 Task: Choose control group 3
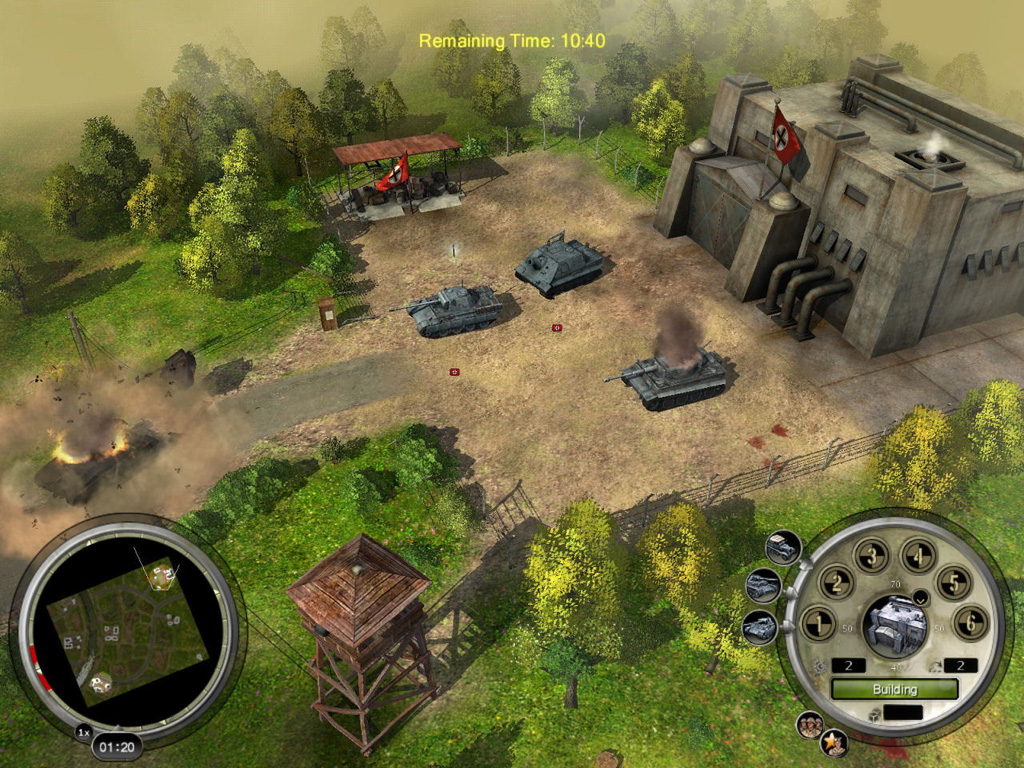pos(871,556)
